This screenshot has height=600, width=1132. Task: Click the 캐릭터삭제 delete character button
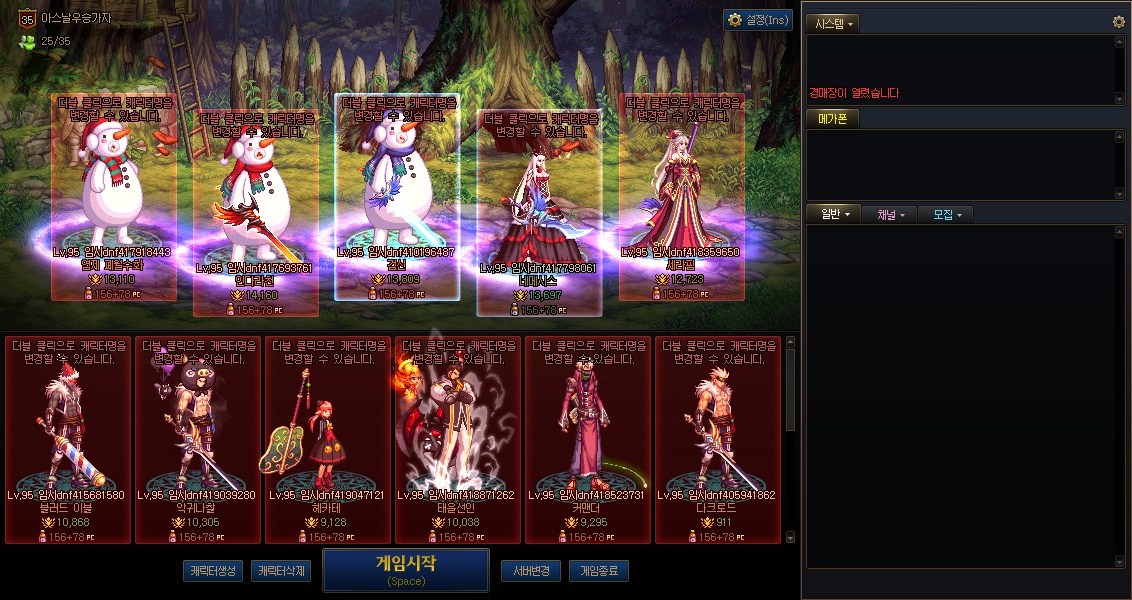pos(281,571)
